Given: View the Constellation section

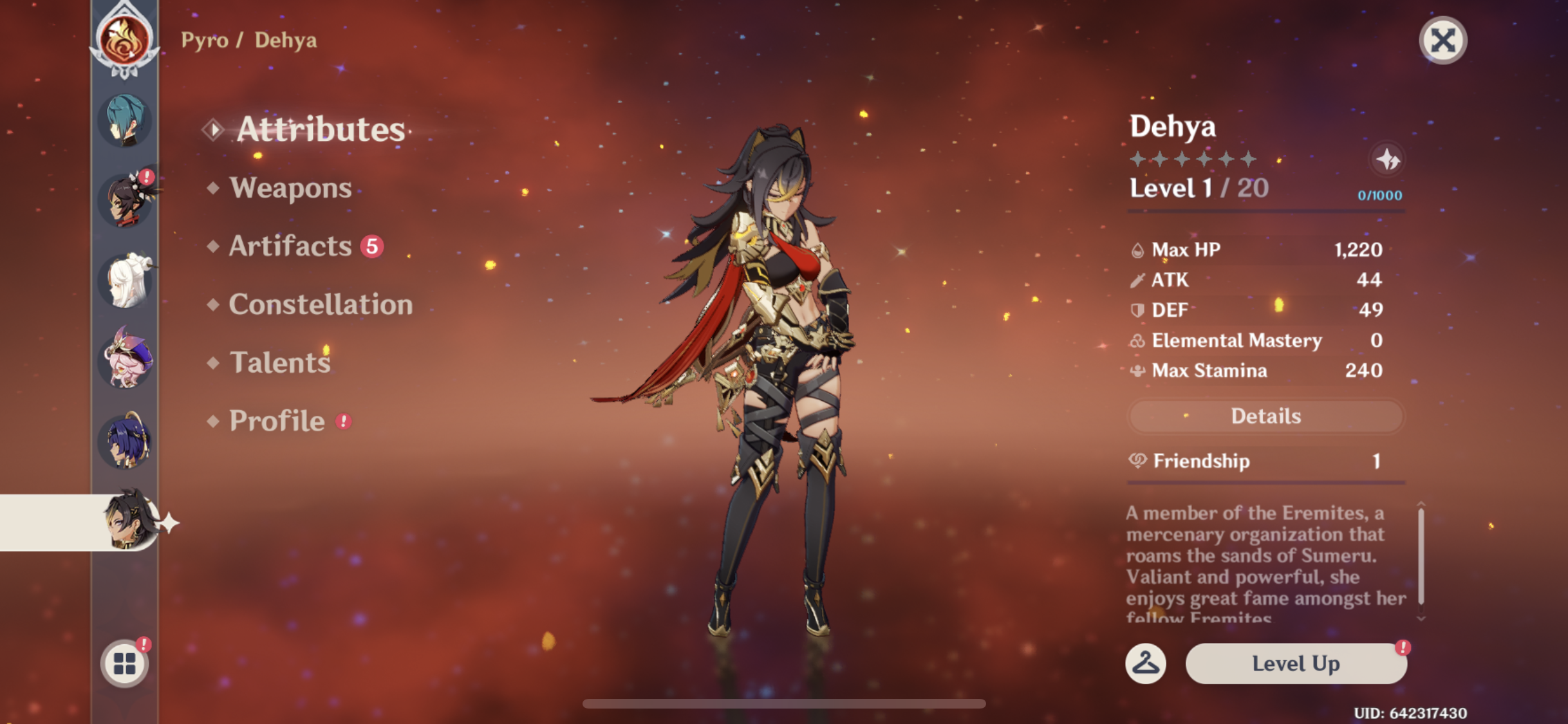Looking at the screenshot, I should 321,304.
